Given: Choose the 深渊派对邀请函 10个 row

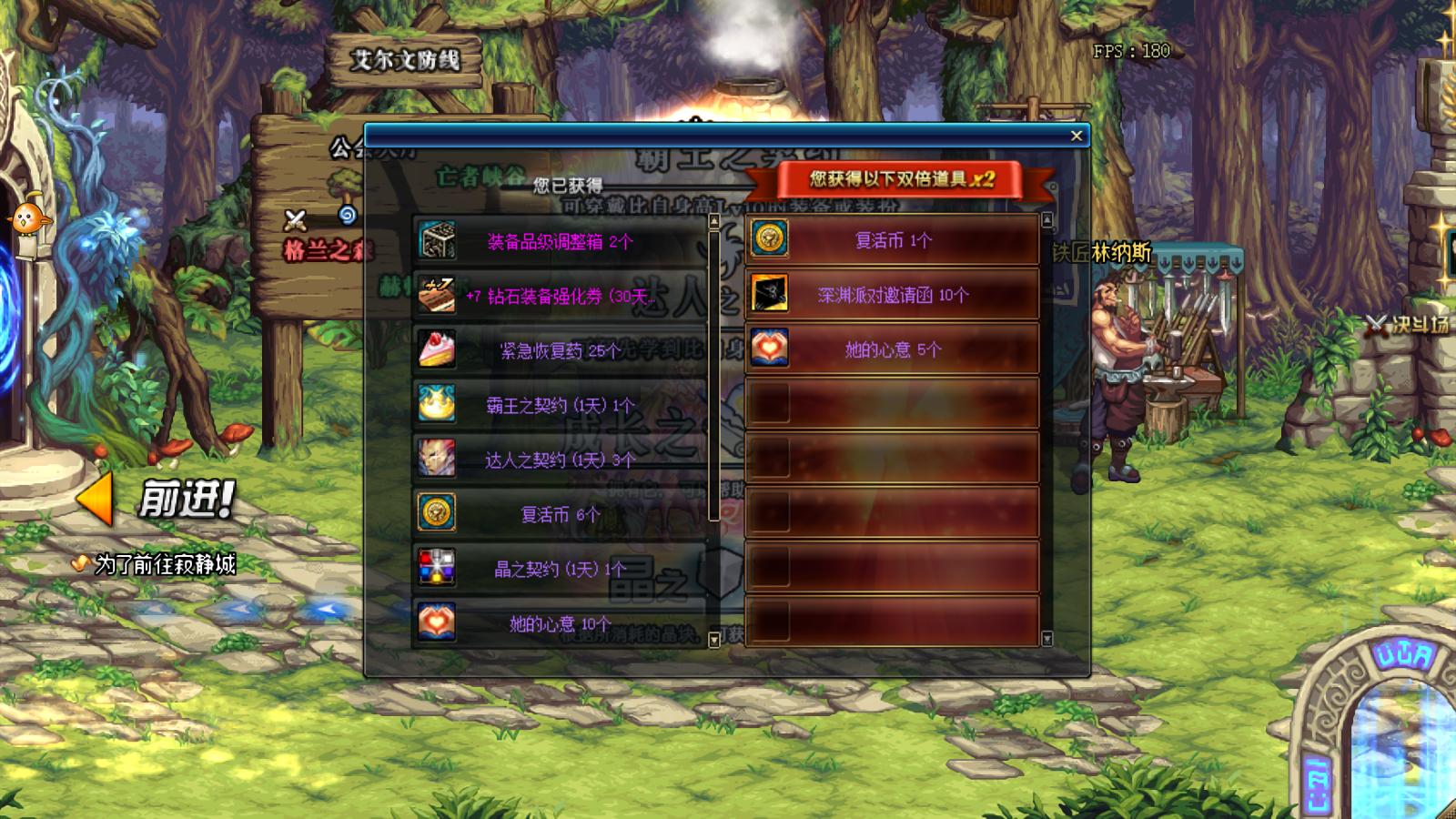Looking at the screenshot, I should click(x=892, y=295).
